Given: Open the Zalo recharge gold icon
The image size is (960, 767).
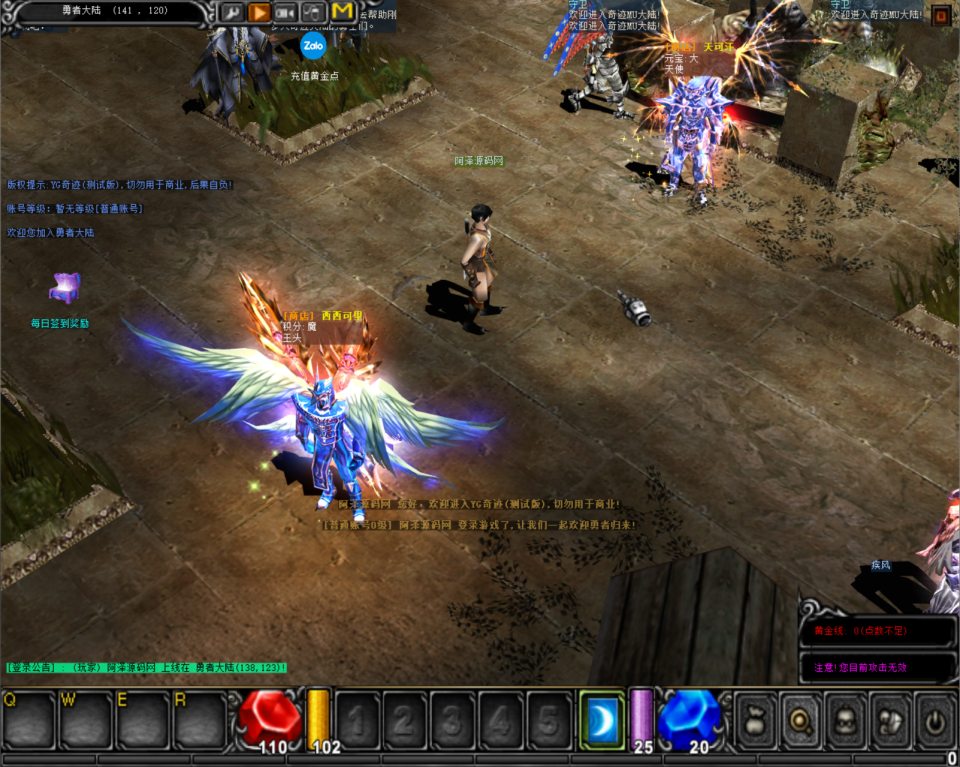Looking at the screenshot, I should pyautogui.click(x=314, y=46).
